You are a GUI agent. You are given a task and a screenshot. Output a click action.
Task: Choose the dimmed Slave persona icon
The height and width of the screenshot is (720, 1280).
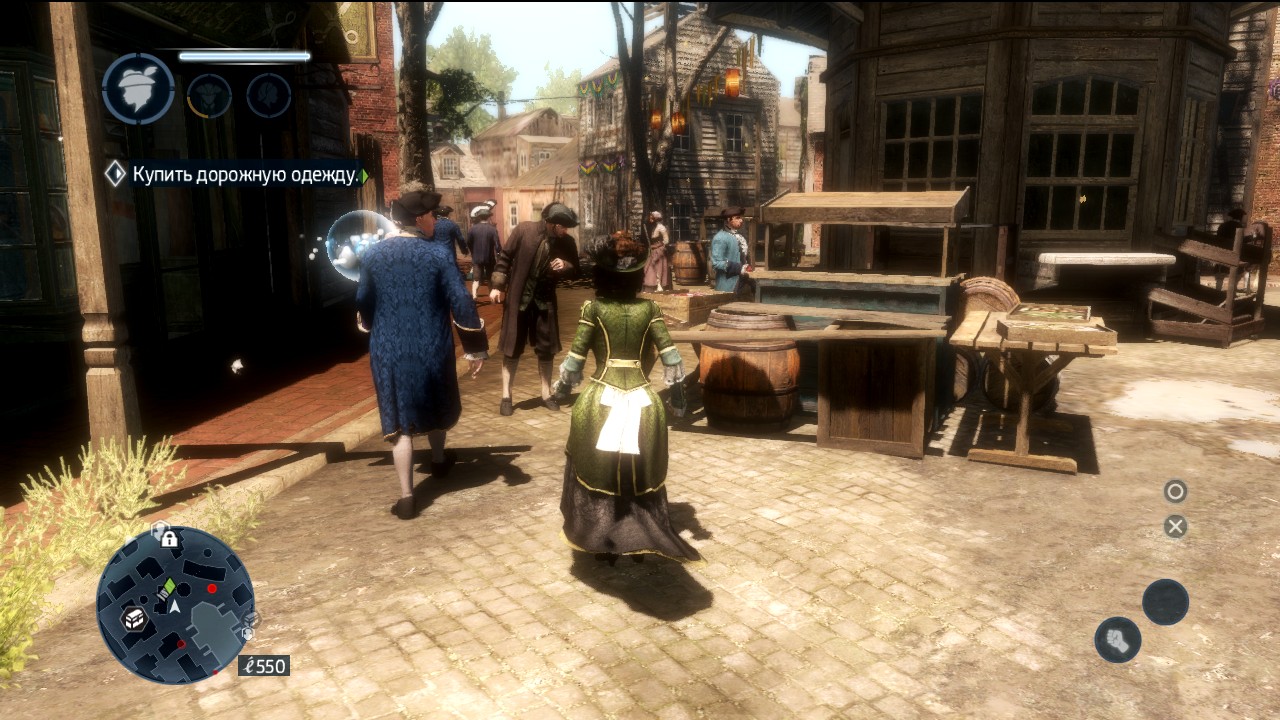[x=269, y=96]
